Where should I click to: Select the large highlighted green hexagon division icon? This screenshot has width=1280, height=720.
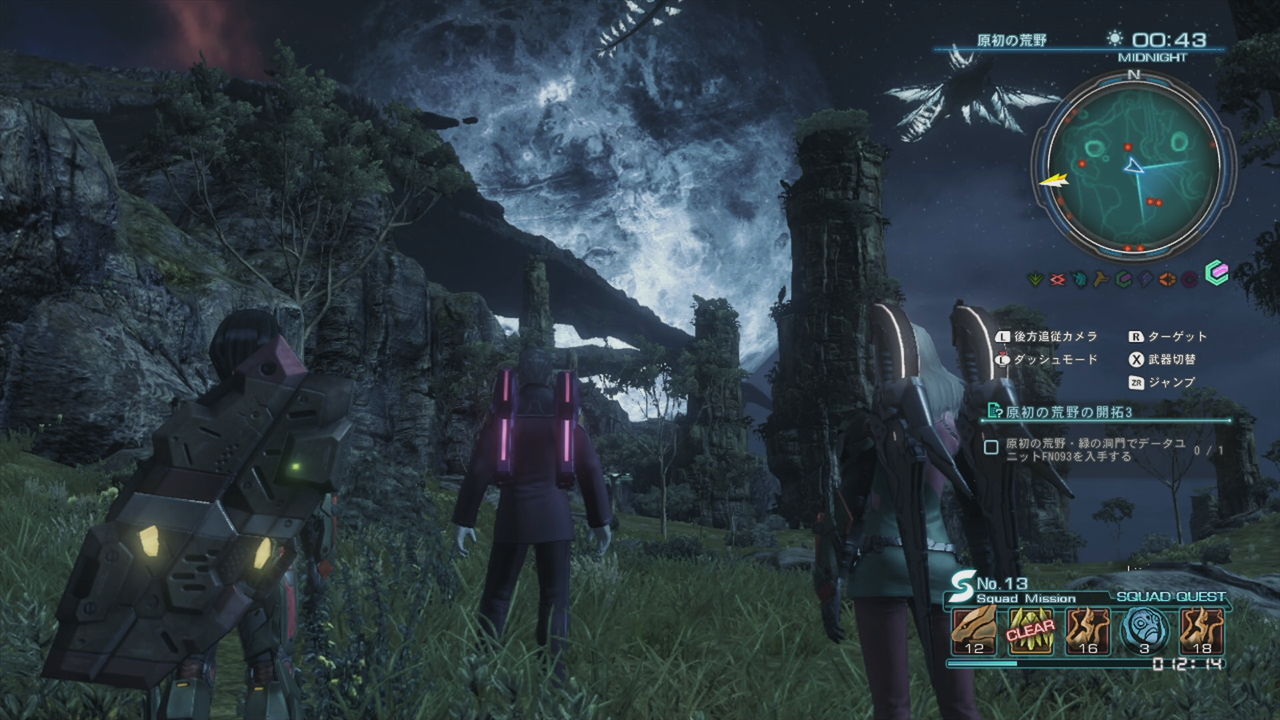point(1217,274)
